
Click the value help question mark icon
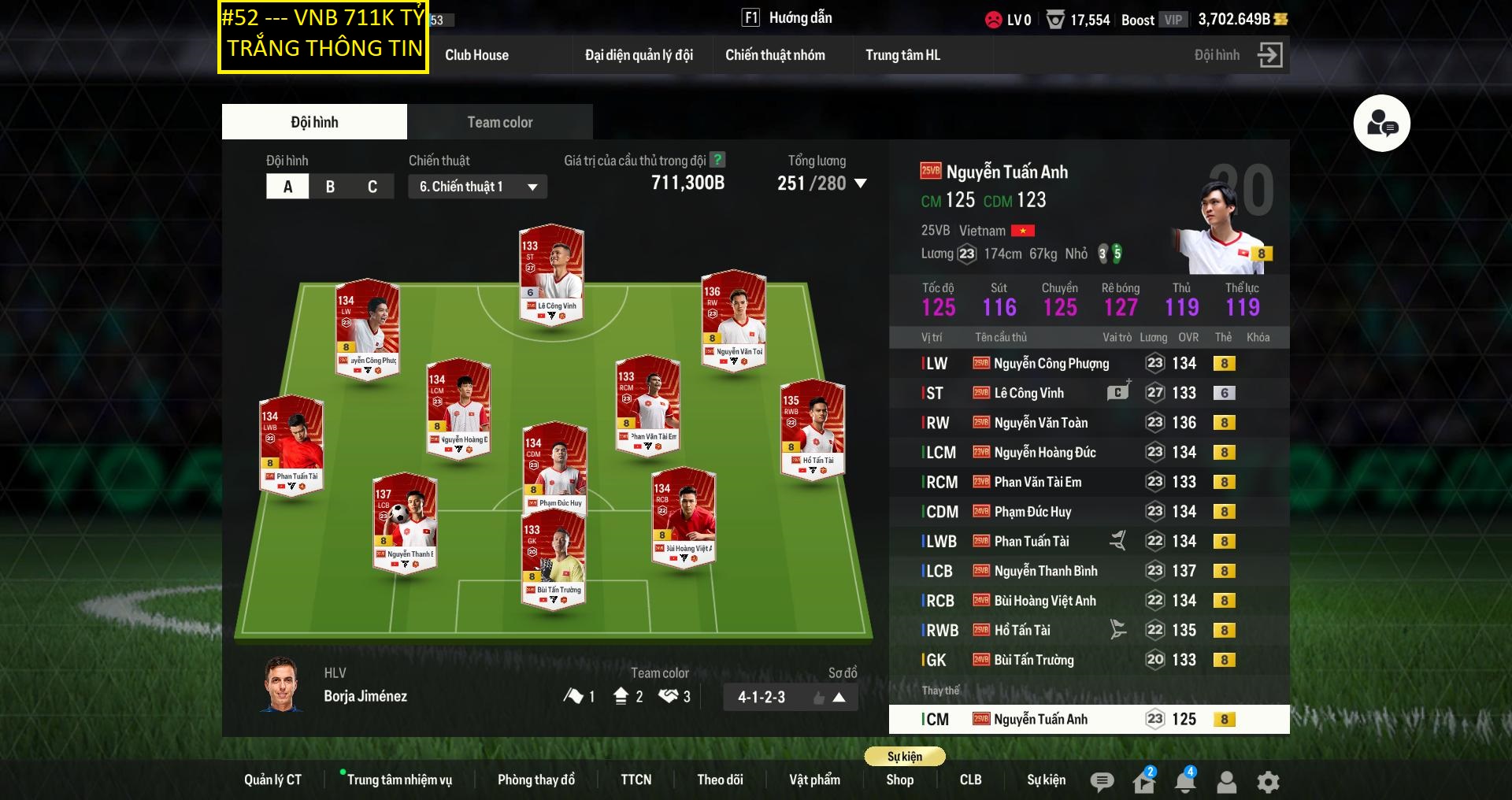[717, 161]
